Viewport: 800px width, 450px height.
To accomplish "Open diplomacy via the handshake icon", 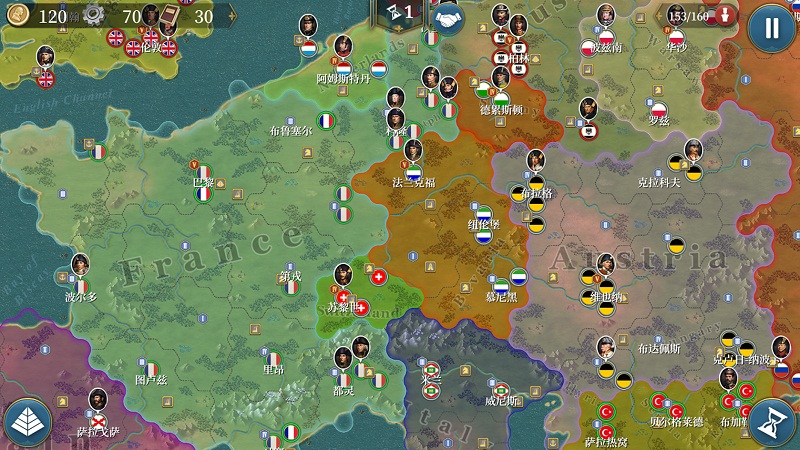I will (x=447, y=17).
